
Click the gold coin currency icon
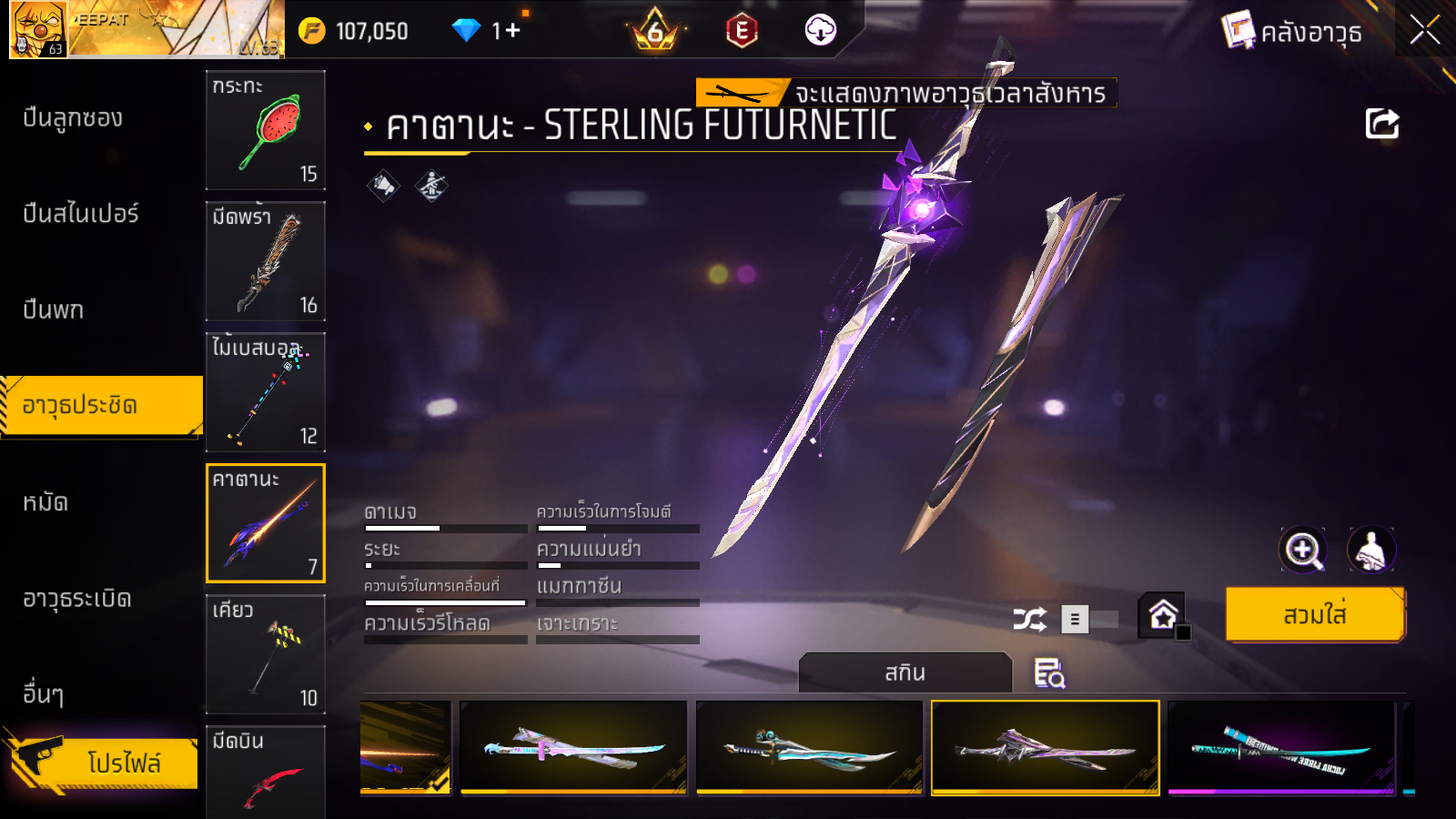tap(312, 31)
